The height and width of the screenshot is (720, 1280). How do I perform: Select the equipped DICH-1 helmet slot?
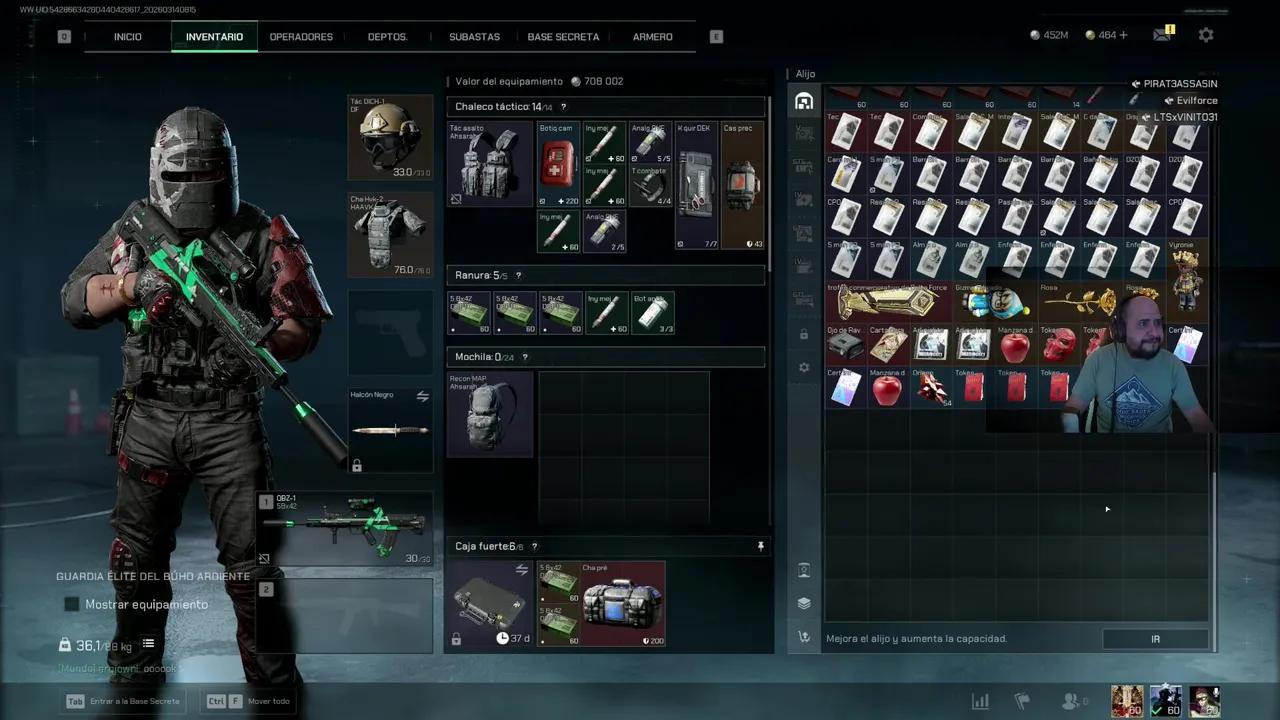[390, 139]
